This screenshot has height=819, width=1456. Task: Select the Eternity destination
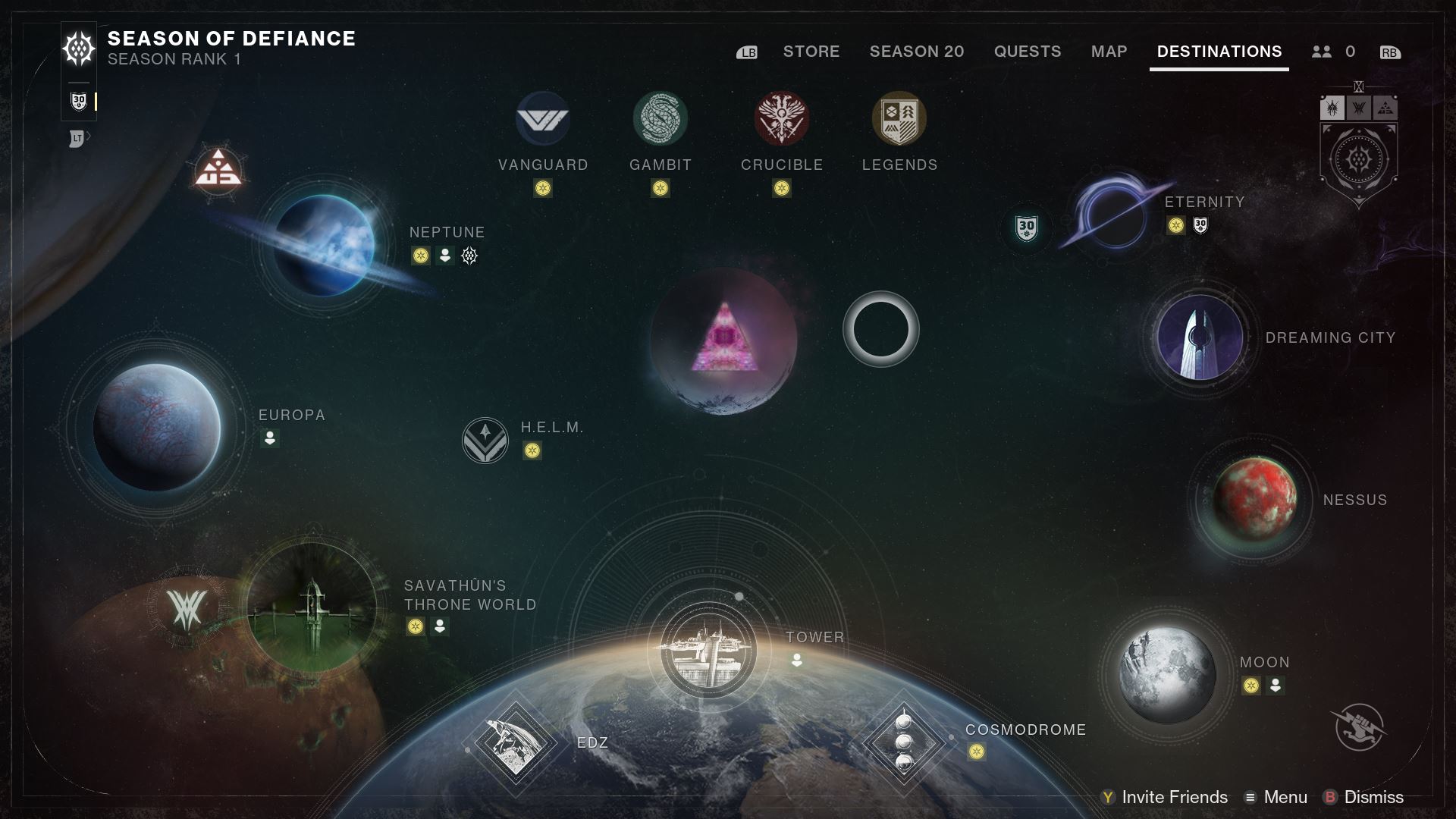point(1115,215)
